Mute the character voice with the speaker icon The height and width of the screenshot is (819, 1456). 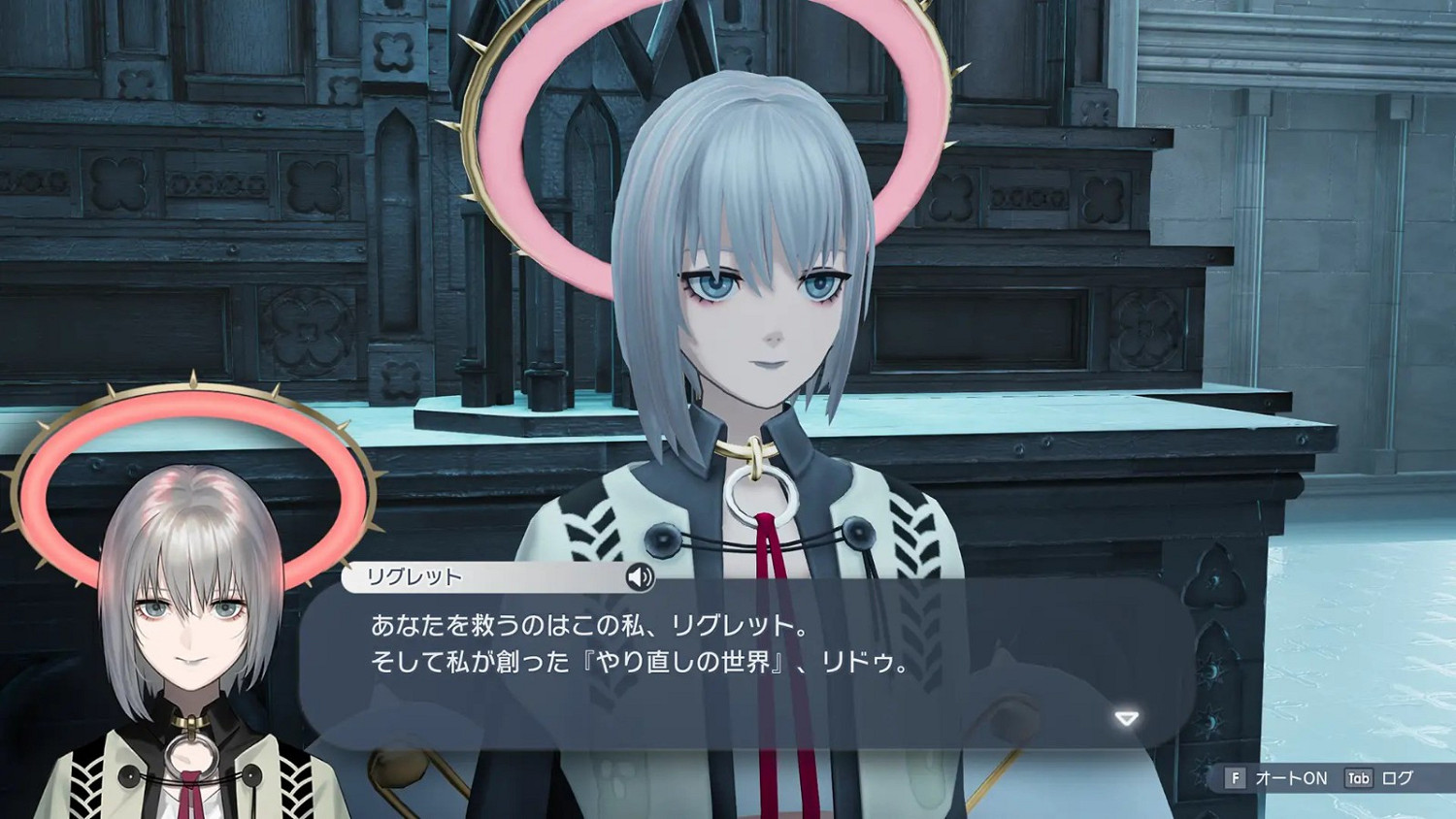click(x=641, y=579)
